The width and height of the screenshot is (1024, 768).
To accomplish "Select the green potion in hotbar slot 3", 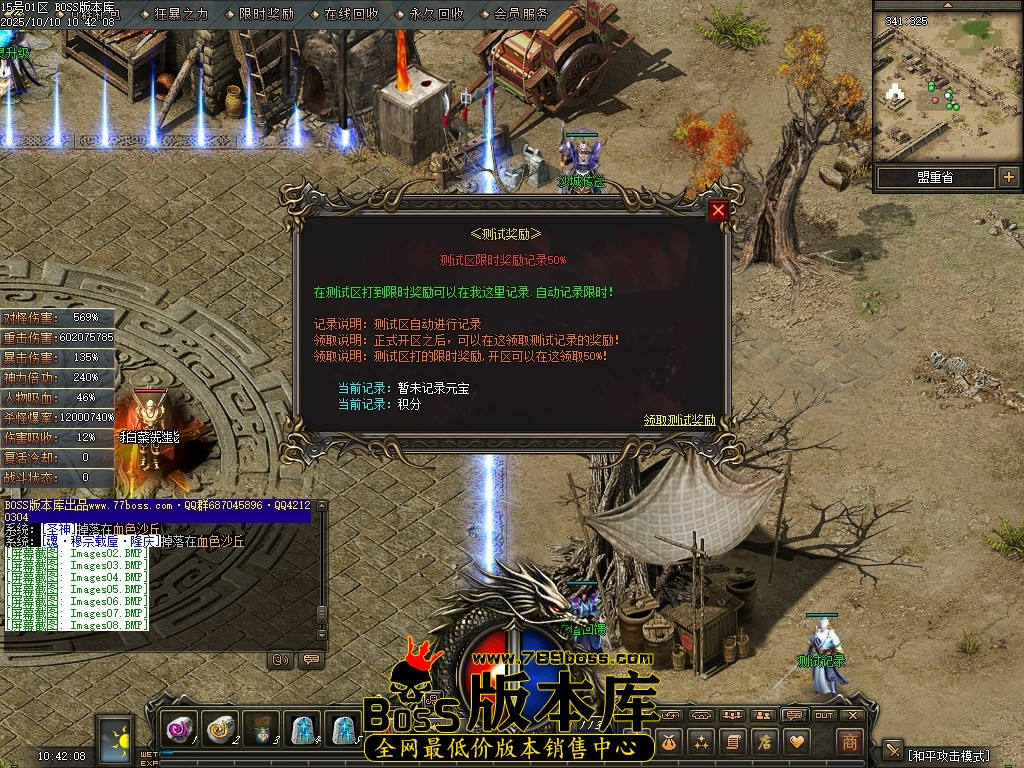I will [x=261, y=730].
